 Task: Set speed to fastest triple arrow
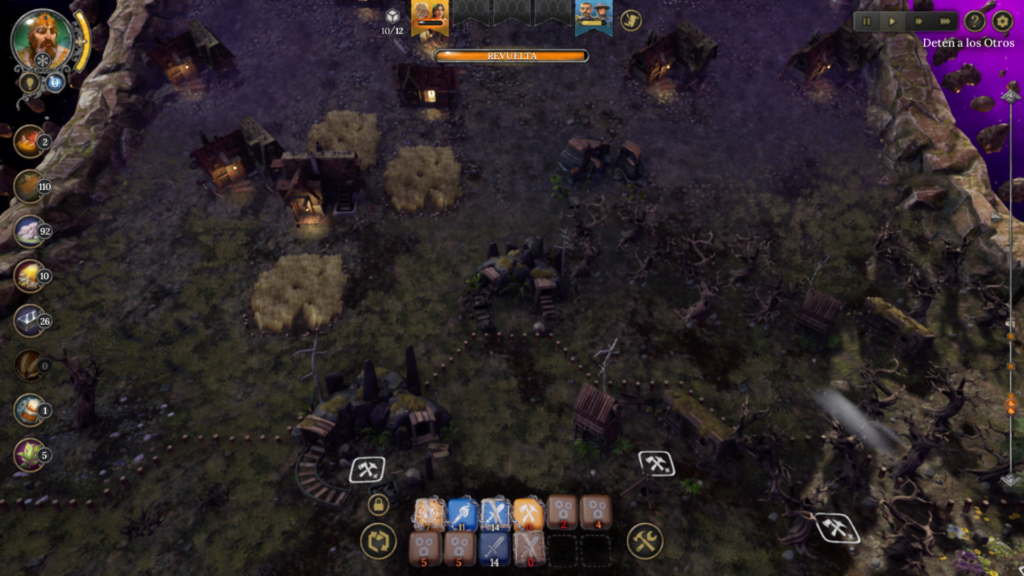click(x=944, y=21)
